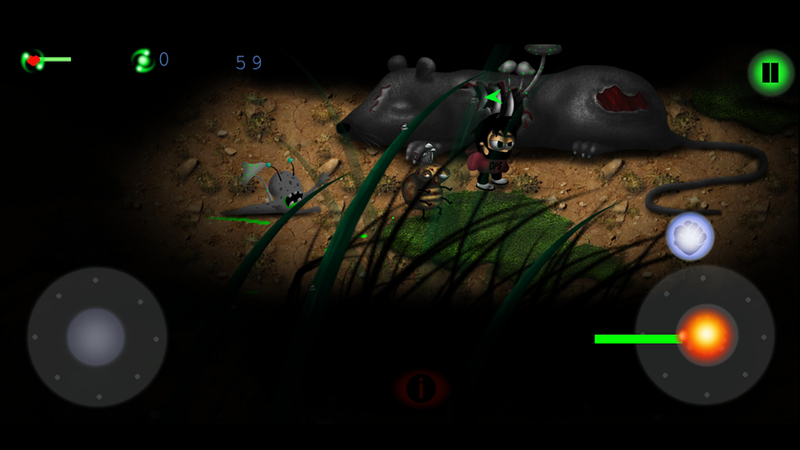This screenshot has height=450, width=800.
Task: Pause the game with the green button
Action: coord(770,72)
